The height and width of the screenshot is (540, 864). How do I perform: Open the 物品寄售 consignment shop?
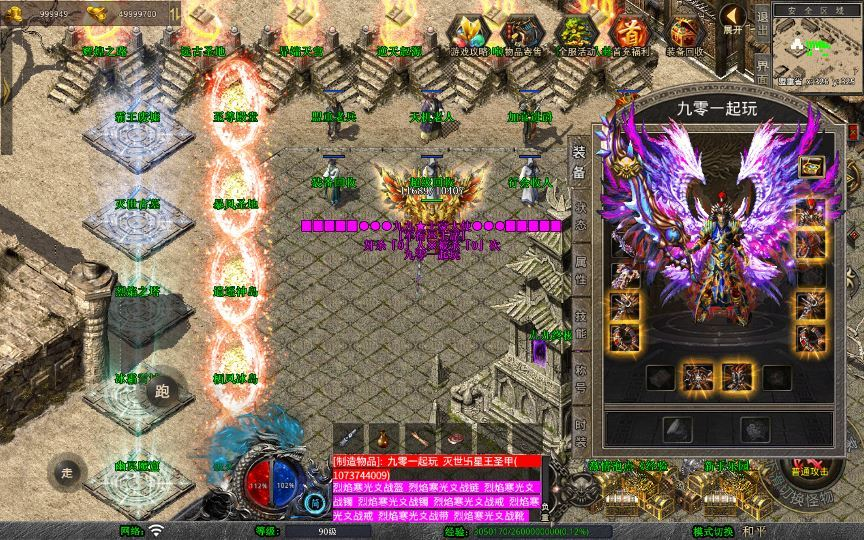[x=520, y=33]
